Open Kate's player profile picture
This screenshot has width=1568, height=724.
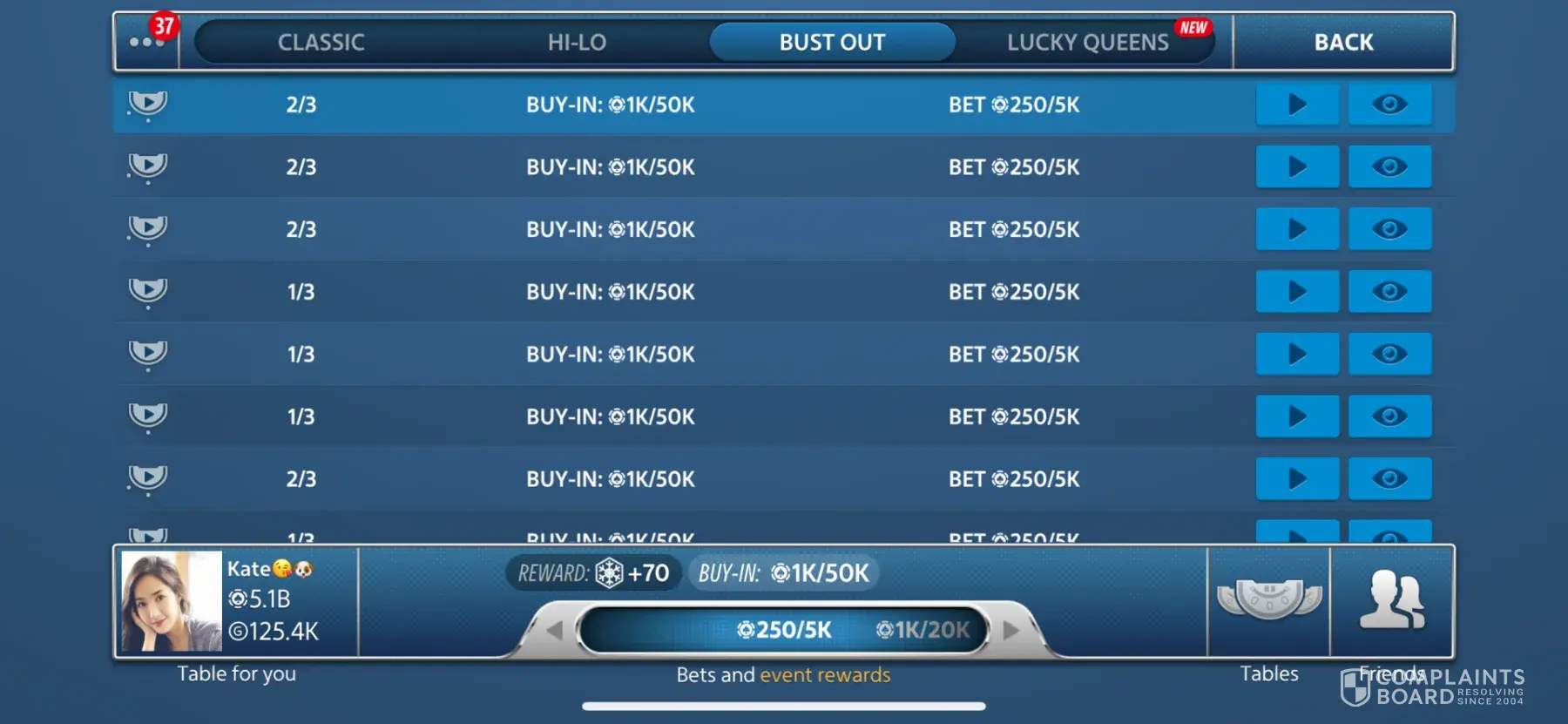pyautogui.click(x=172, y=601)
